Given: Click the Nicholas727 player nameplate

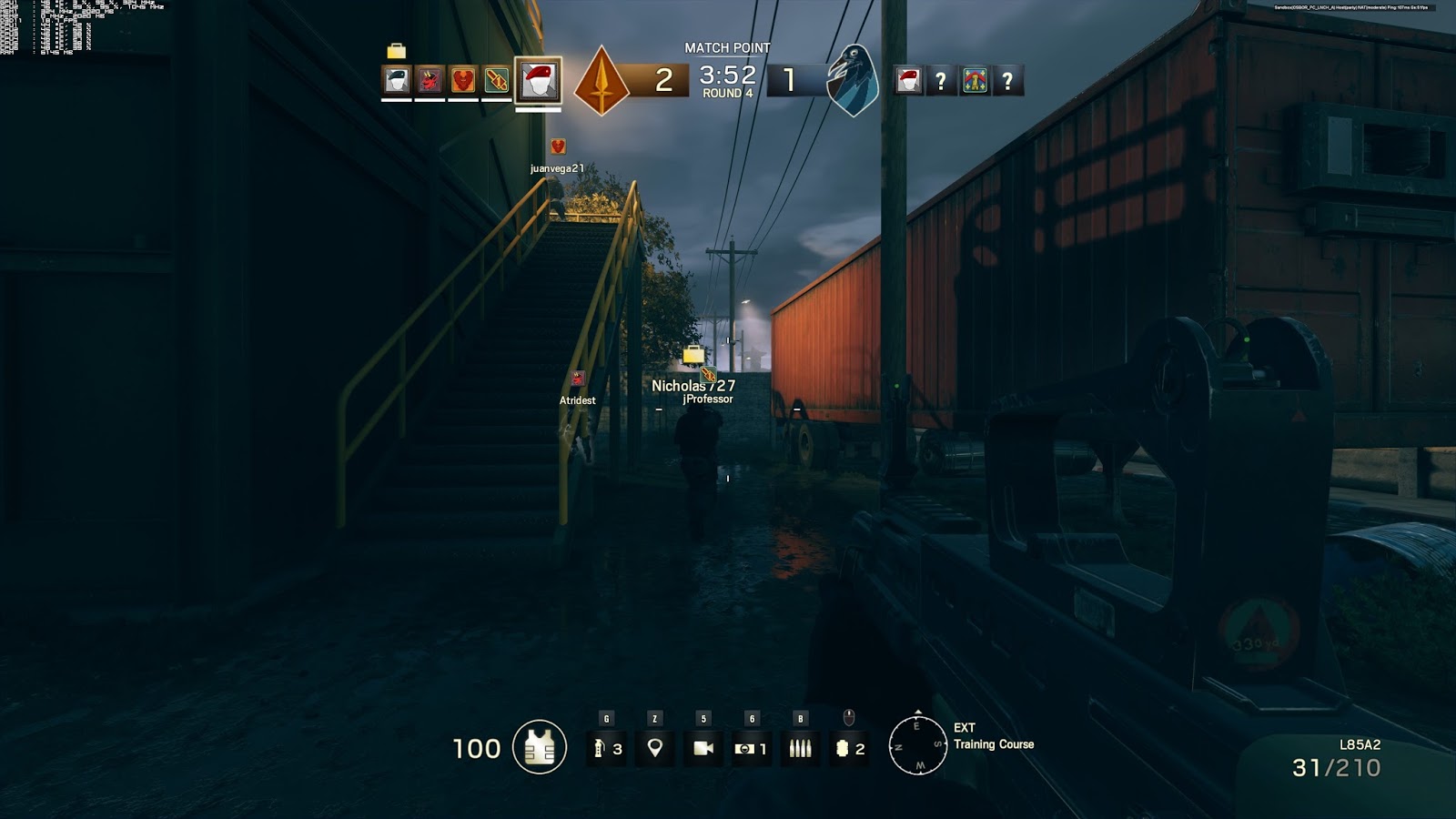Looking at the screenshot, I should pyautogui.click(x=694, y=385).
